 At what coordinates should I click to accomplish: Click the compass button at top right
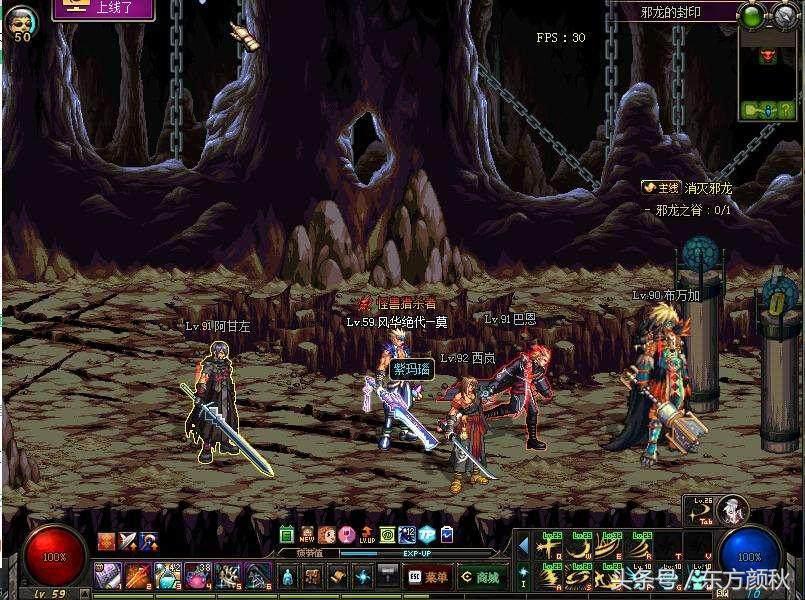pyautogui.click(x=781, y=14)
